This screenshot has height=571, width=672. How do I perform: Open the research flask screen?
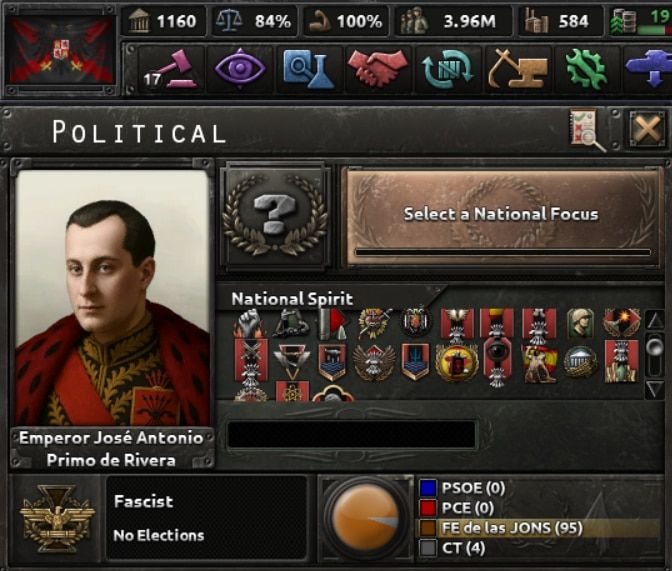[306, 68]
